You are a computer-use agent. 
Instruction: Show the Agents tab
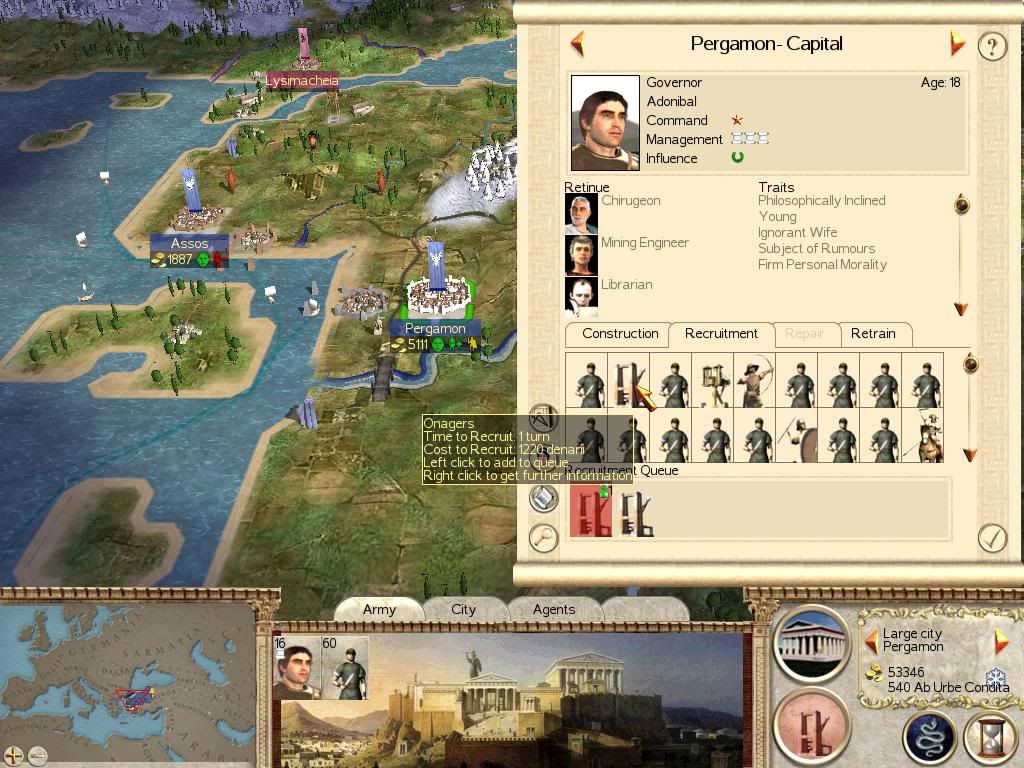553,609
